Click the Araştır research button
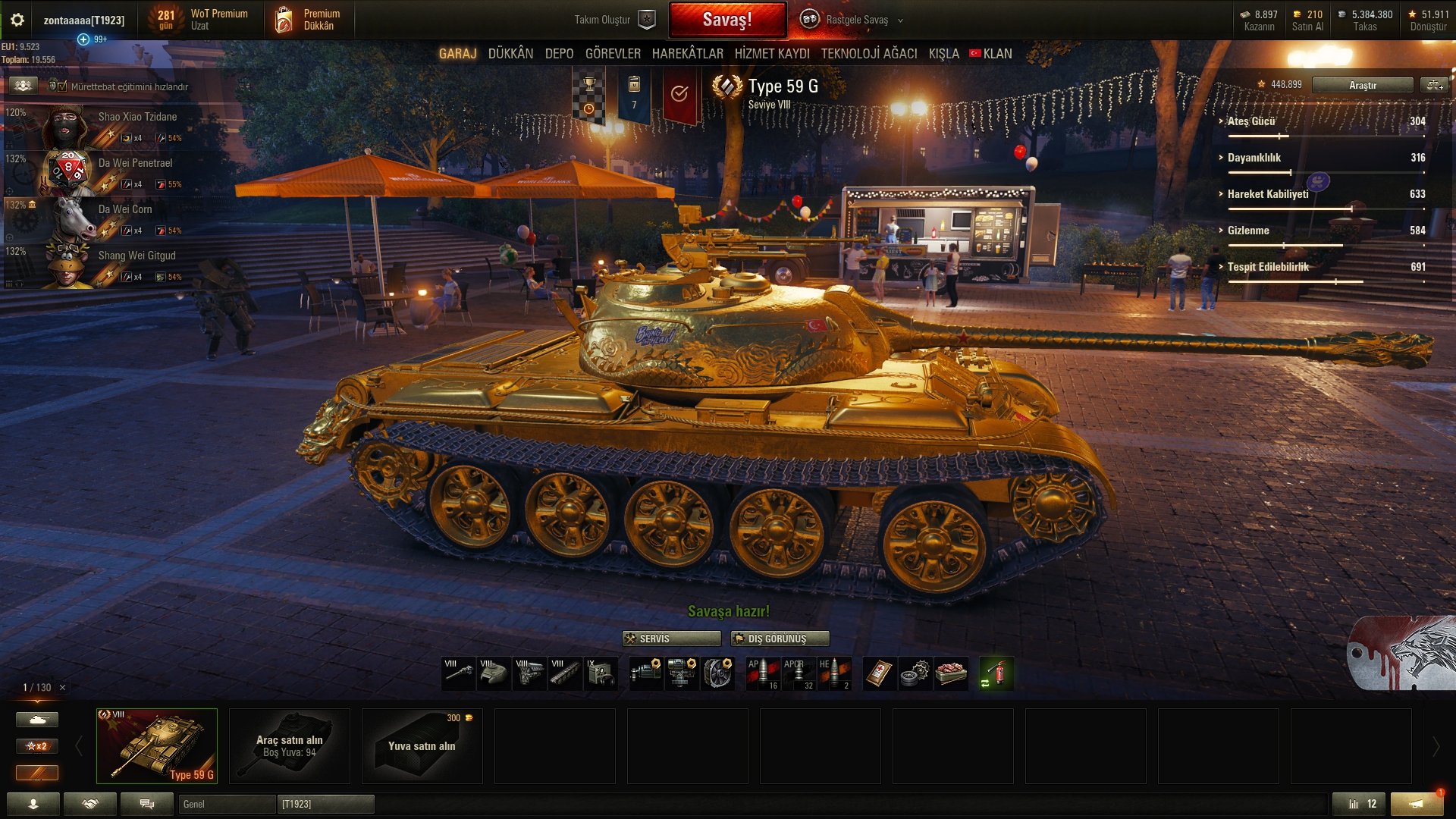The width and height of the screenshot is (1456, 819). [x=1362, y=85]
